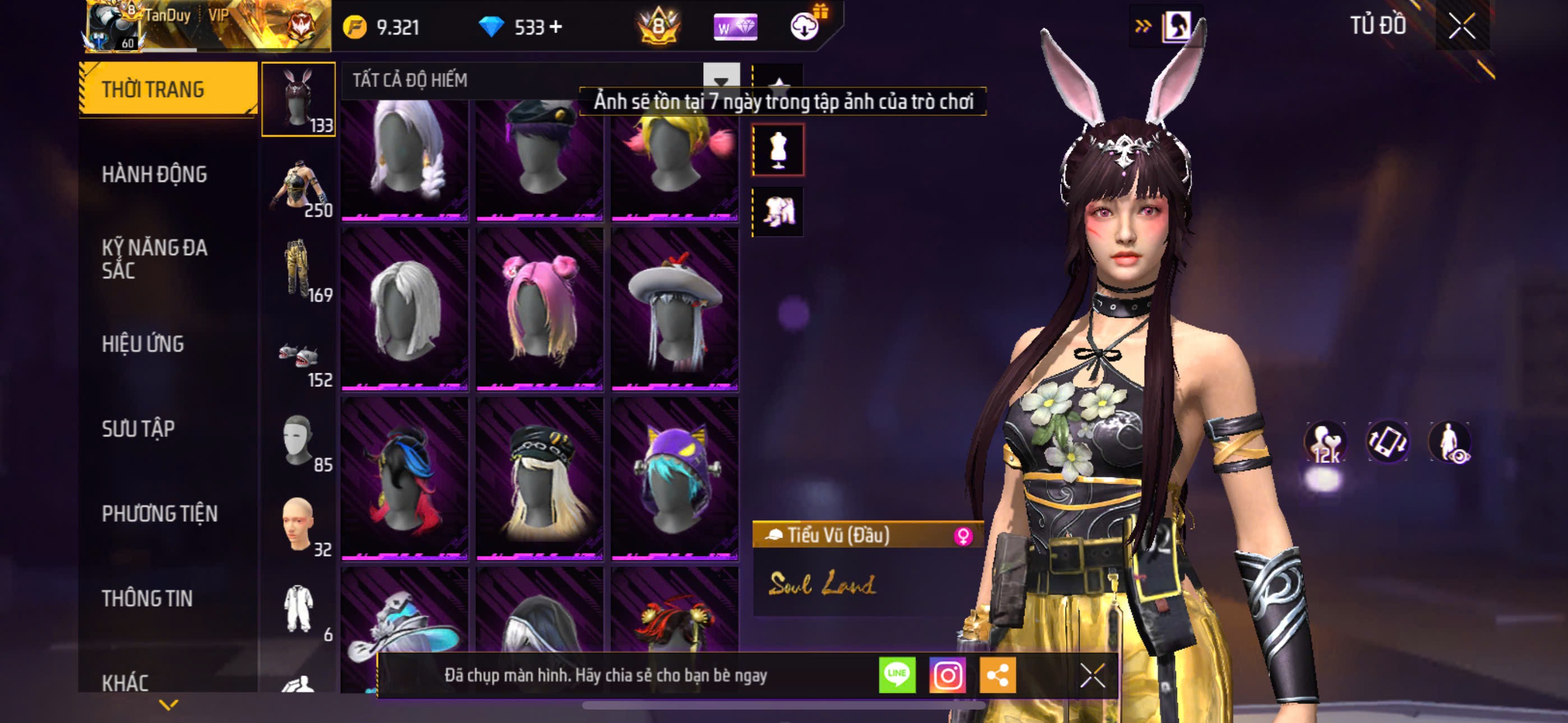Switch to the Hành Động tab

[x=154, y=175]
